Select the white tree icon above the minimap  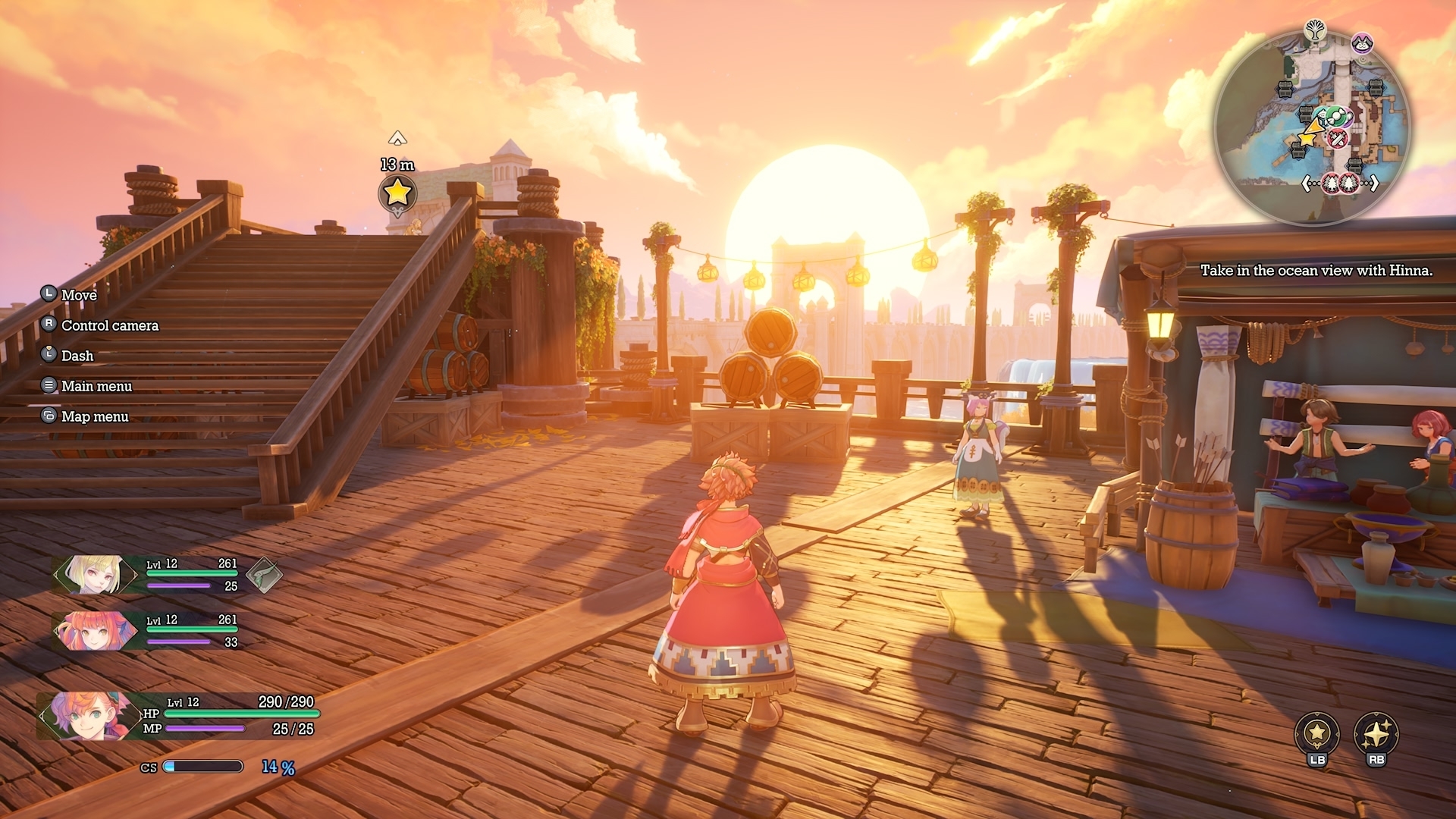1315,31
